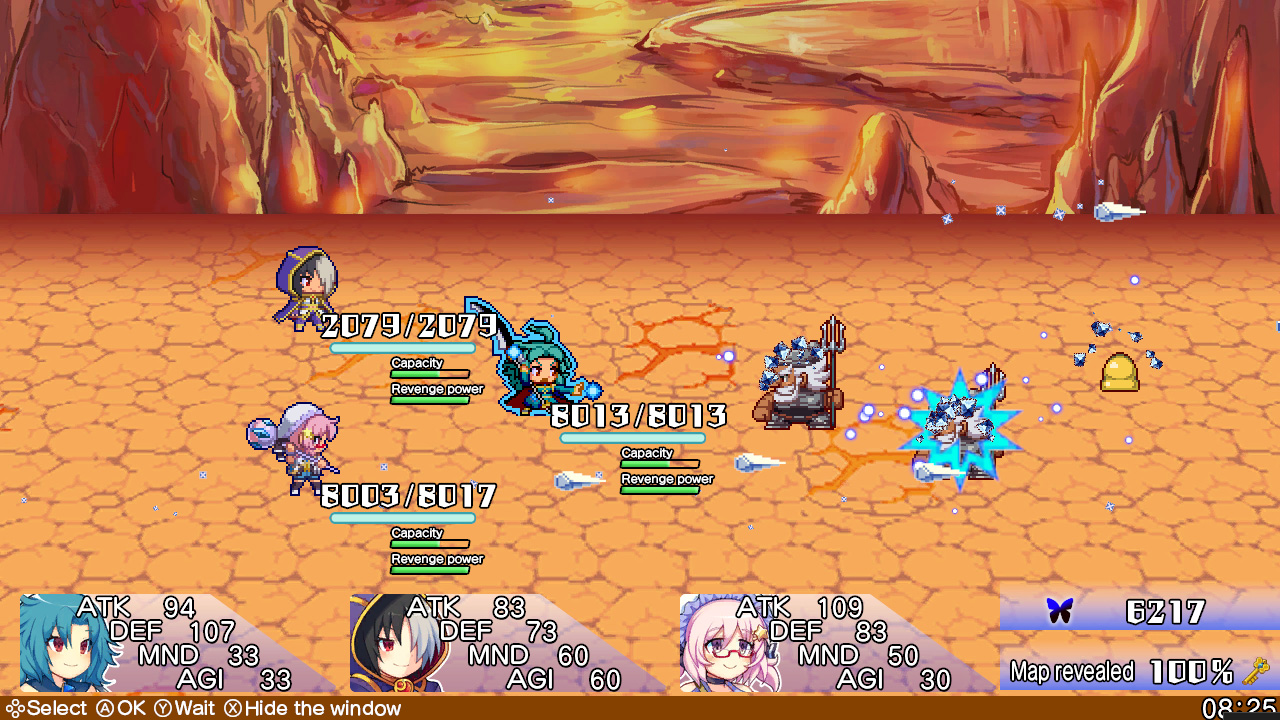Expand the Revenge power label of the center character

point(666,479)
